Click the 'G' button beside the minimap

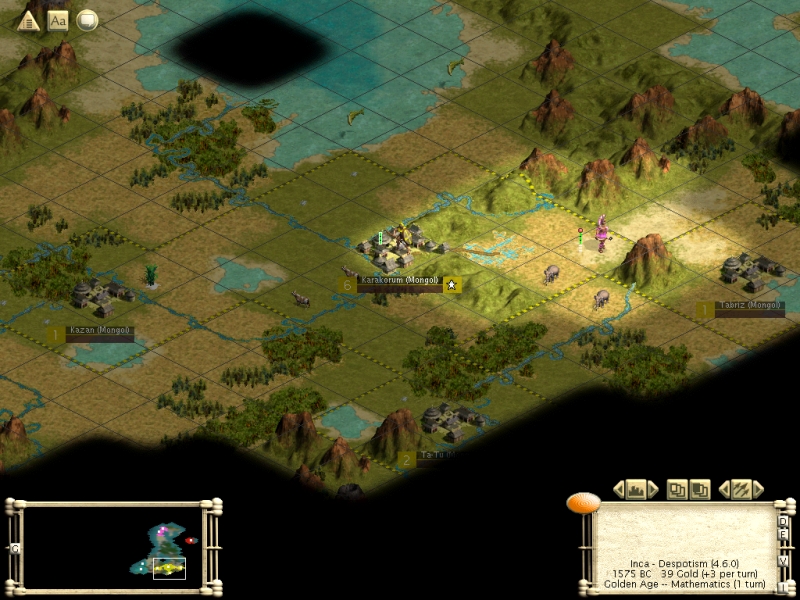click(x=14, y=548)
